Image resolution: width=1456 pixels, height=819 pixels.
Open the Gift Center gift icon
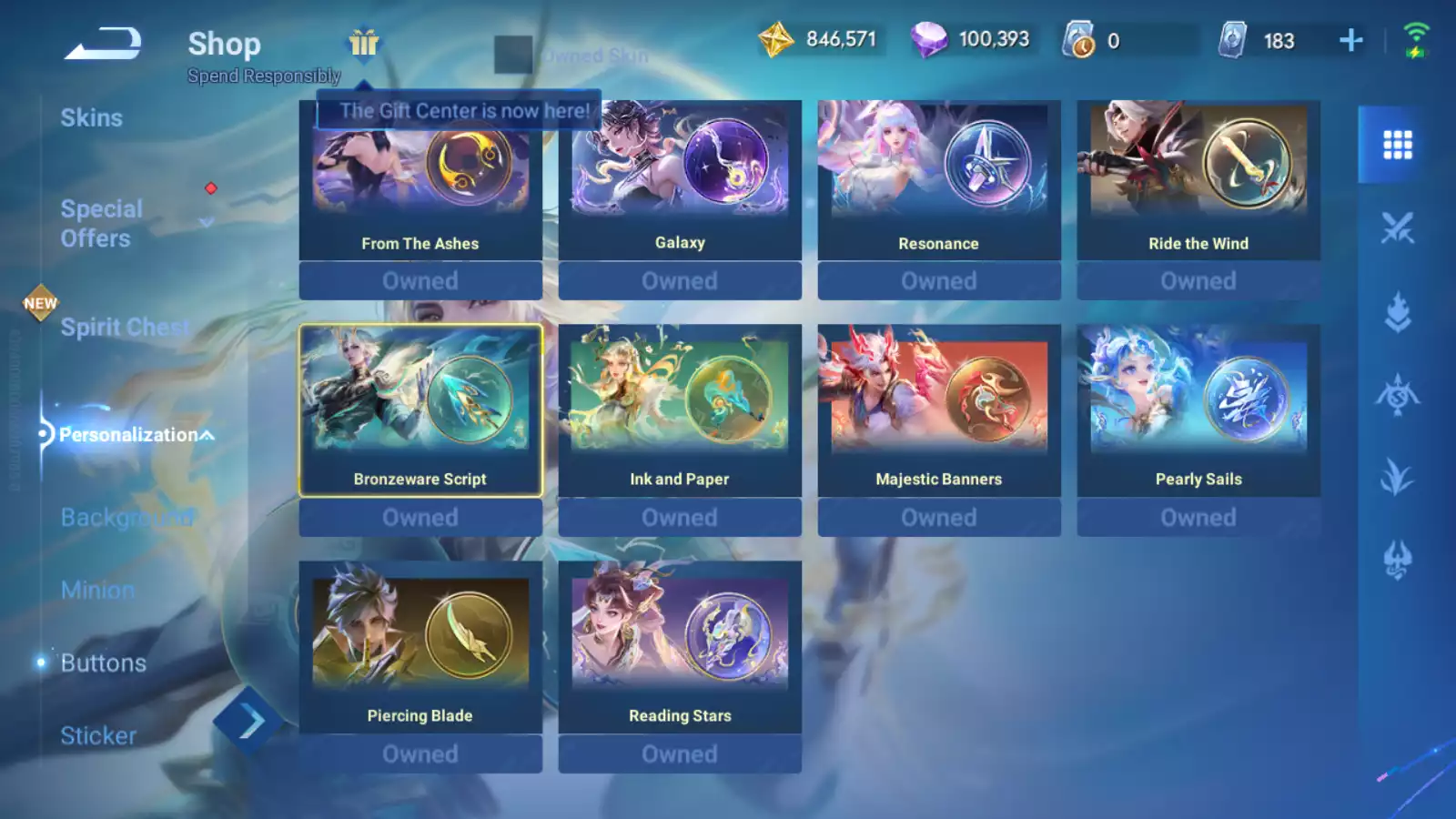364,43
